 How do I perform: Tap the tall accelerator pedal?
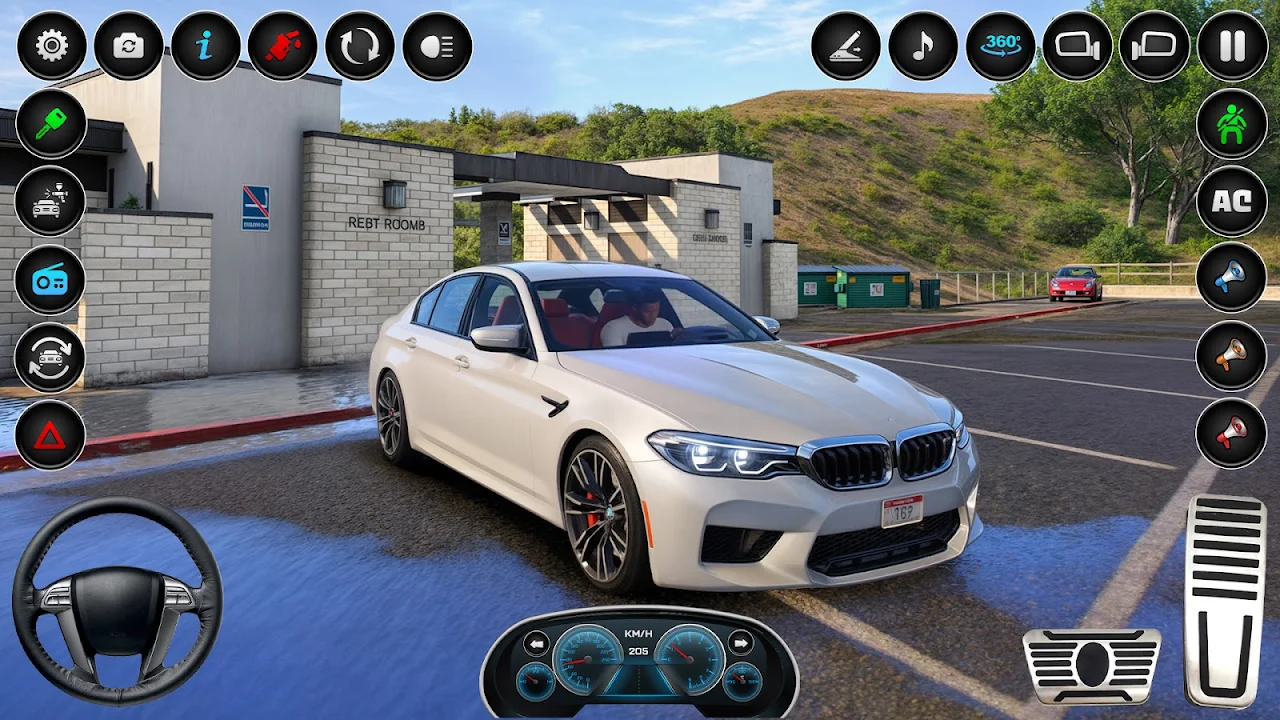[1225, 600]
